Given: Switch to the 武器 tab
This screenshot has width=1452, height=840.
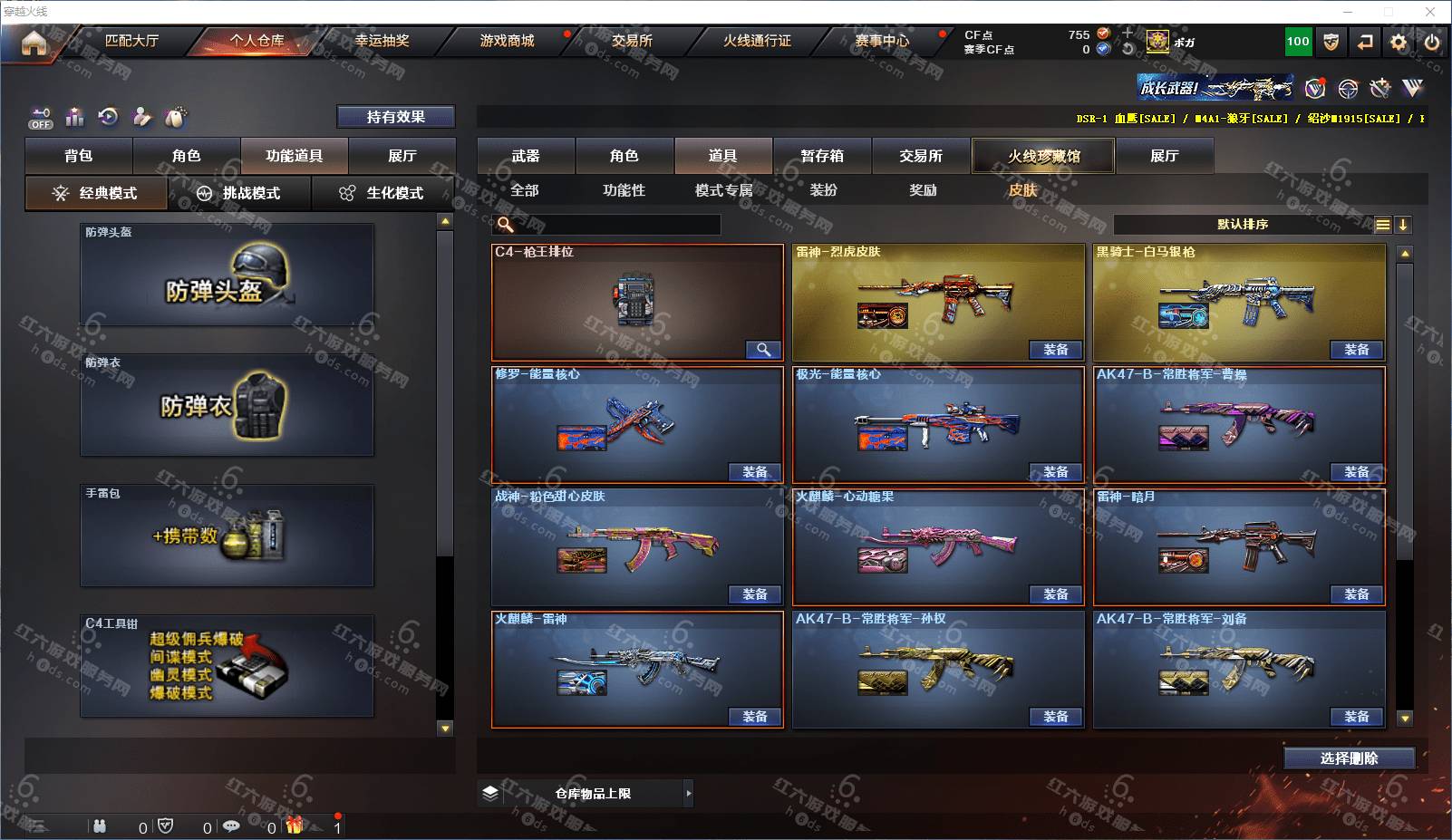Looking at the screenshot, I should click(x=526, y=156).
